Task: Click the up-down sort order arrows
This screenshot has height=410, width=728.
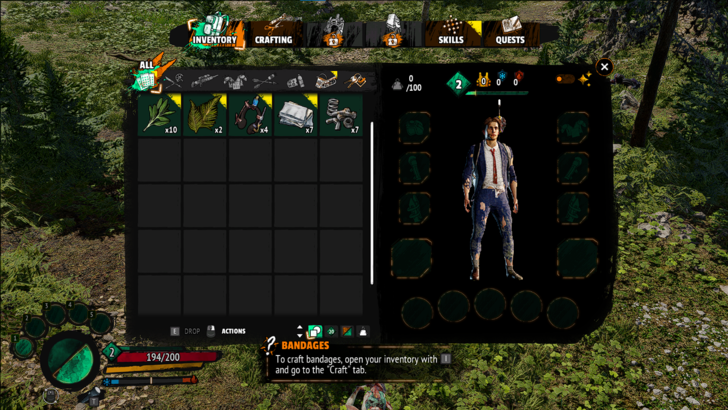Action: (x=299, y=331)
